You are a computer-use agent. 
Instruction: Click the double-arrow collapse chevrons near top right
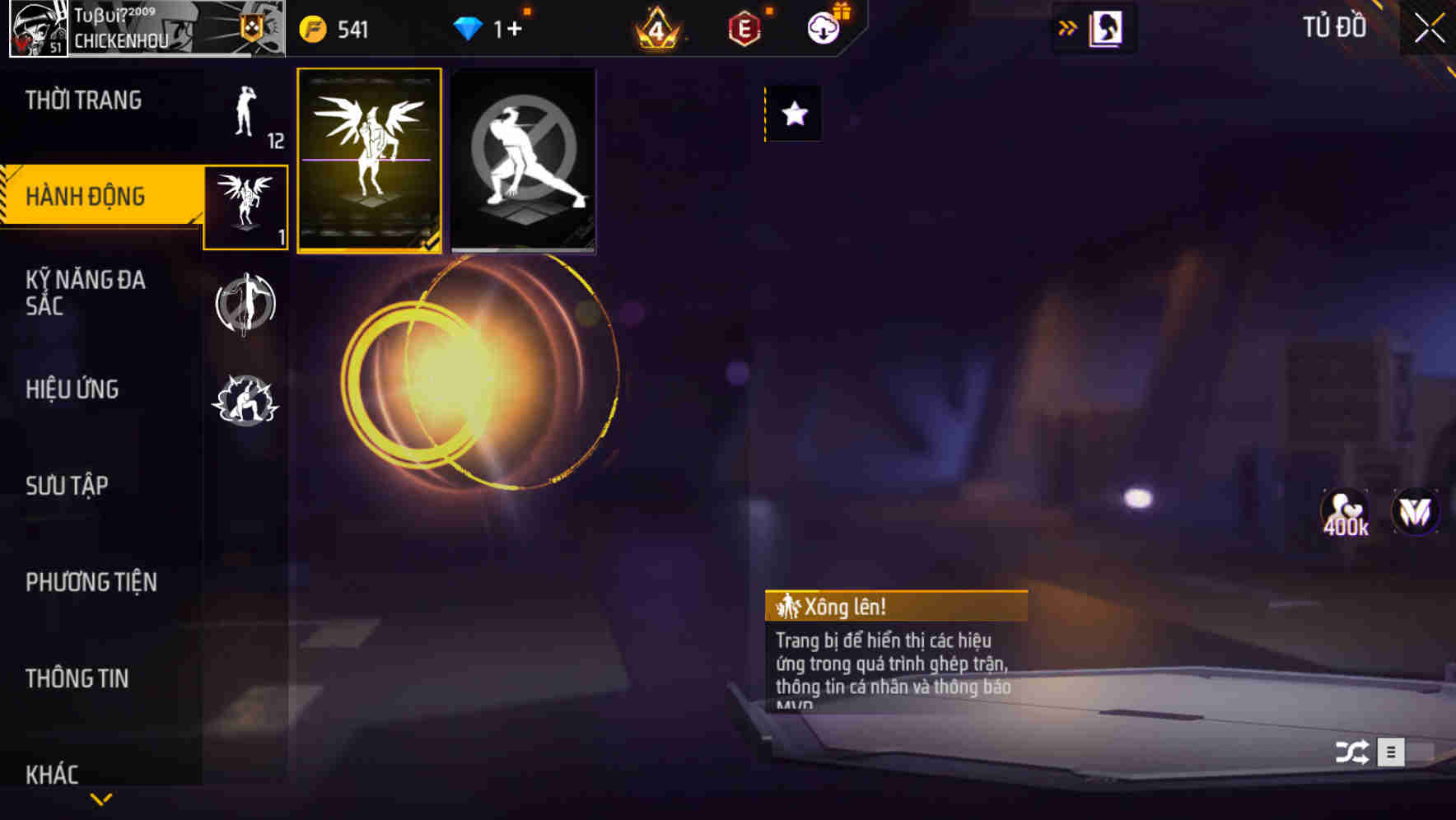[1066, 27]
